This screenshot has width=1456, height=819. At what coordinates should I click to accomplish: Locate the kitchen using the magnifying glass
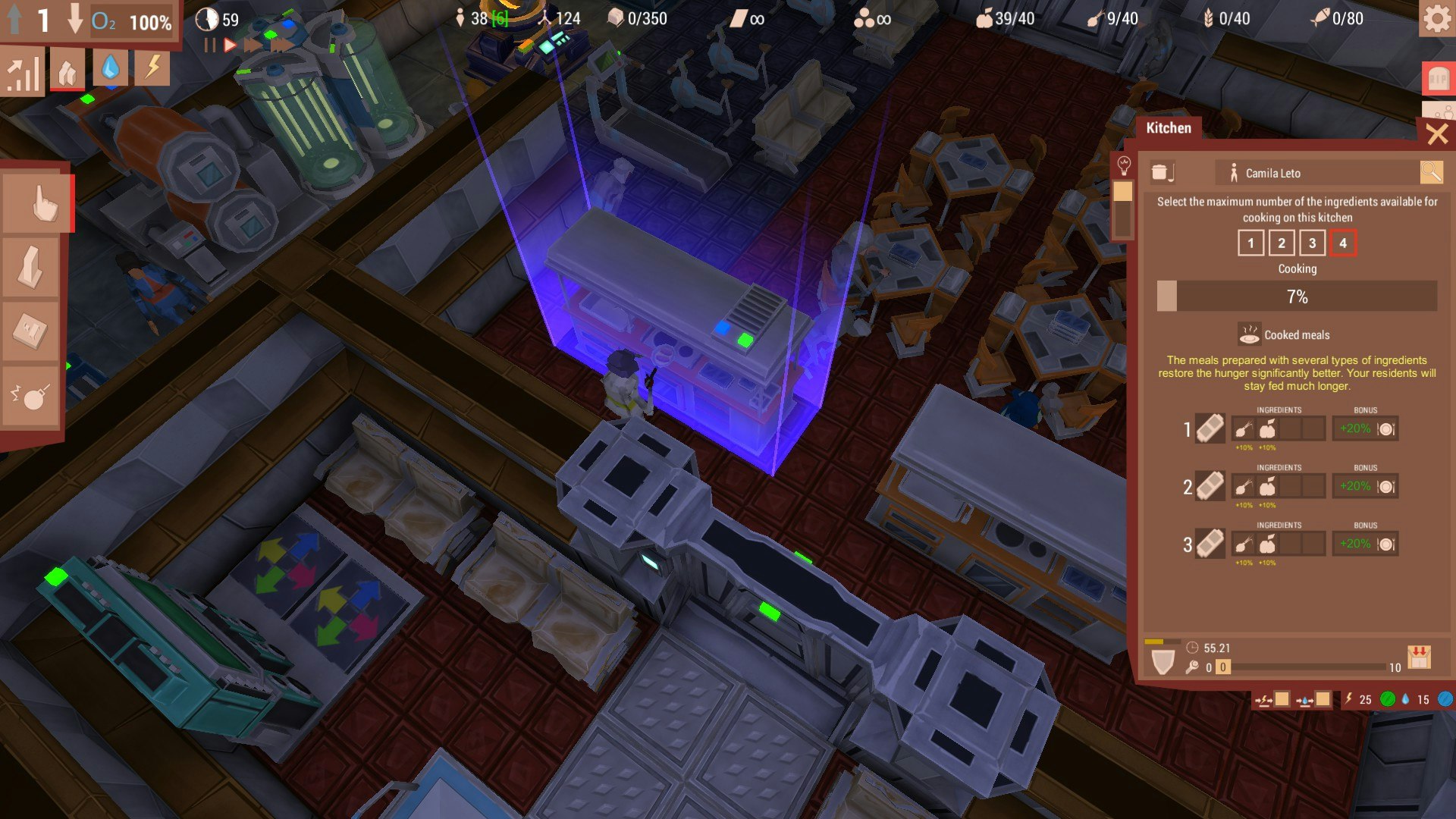click(x=1432, y=172)
